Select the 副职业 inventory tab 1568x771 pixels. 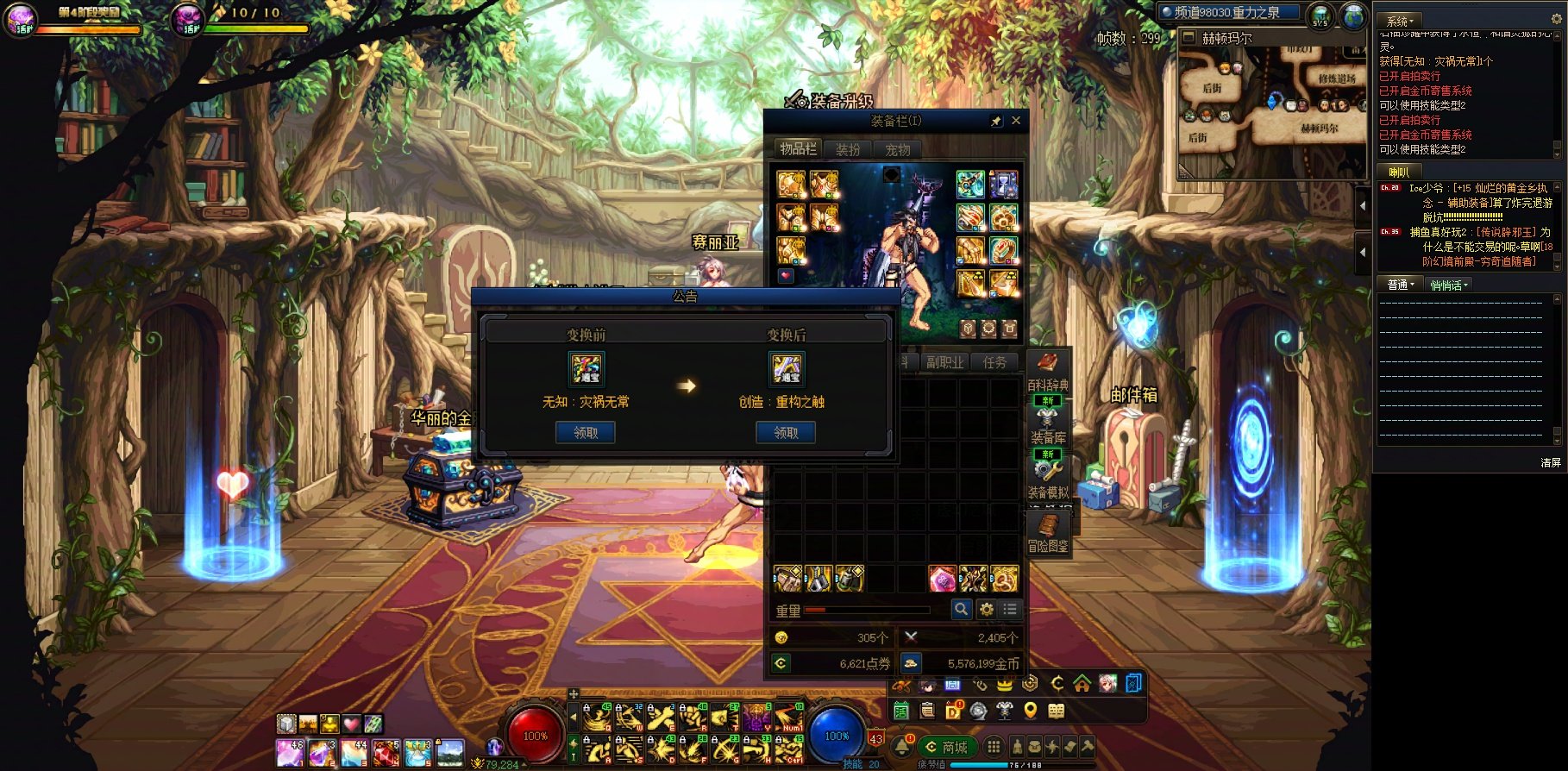[944, 362]
